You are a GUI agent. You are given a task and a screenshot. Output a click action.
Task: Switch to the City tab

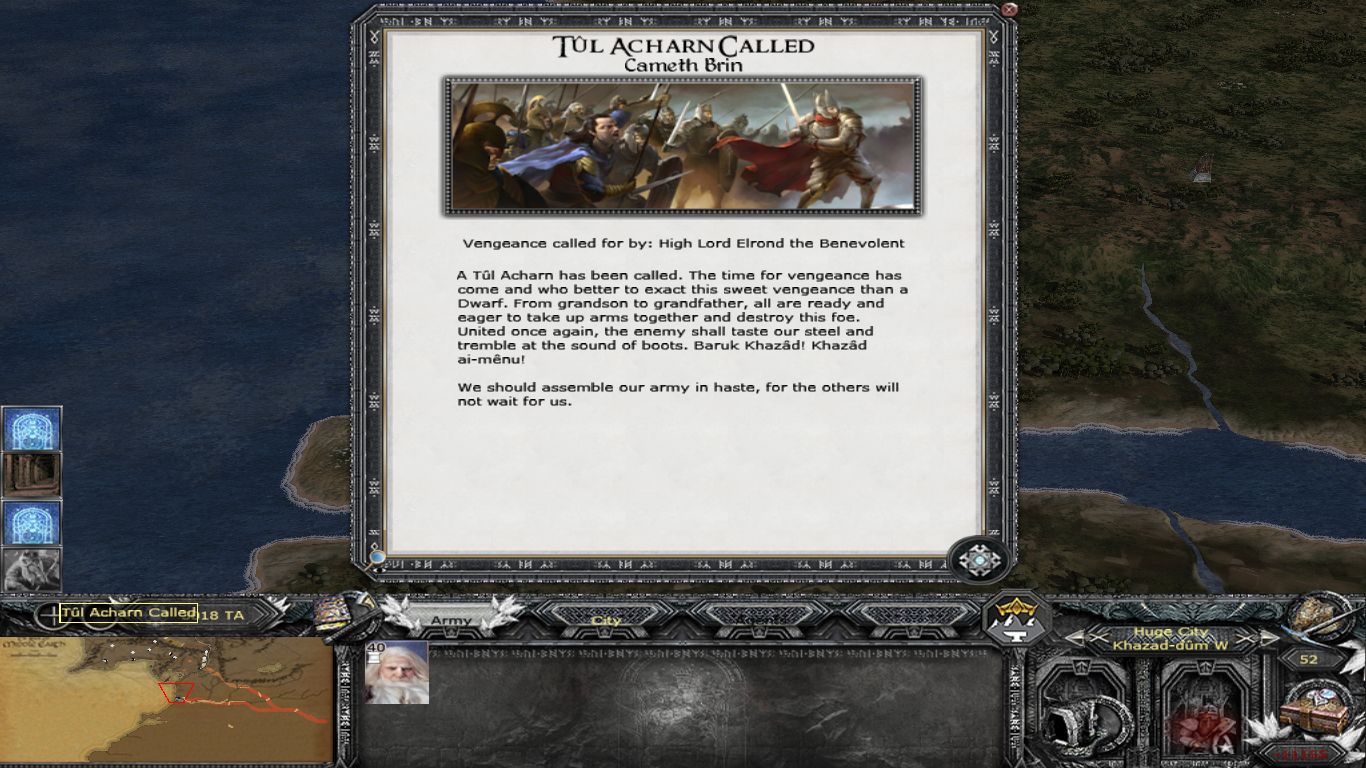(x=606, y=620)
